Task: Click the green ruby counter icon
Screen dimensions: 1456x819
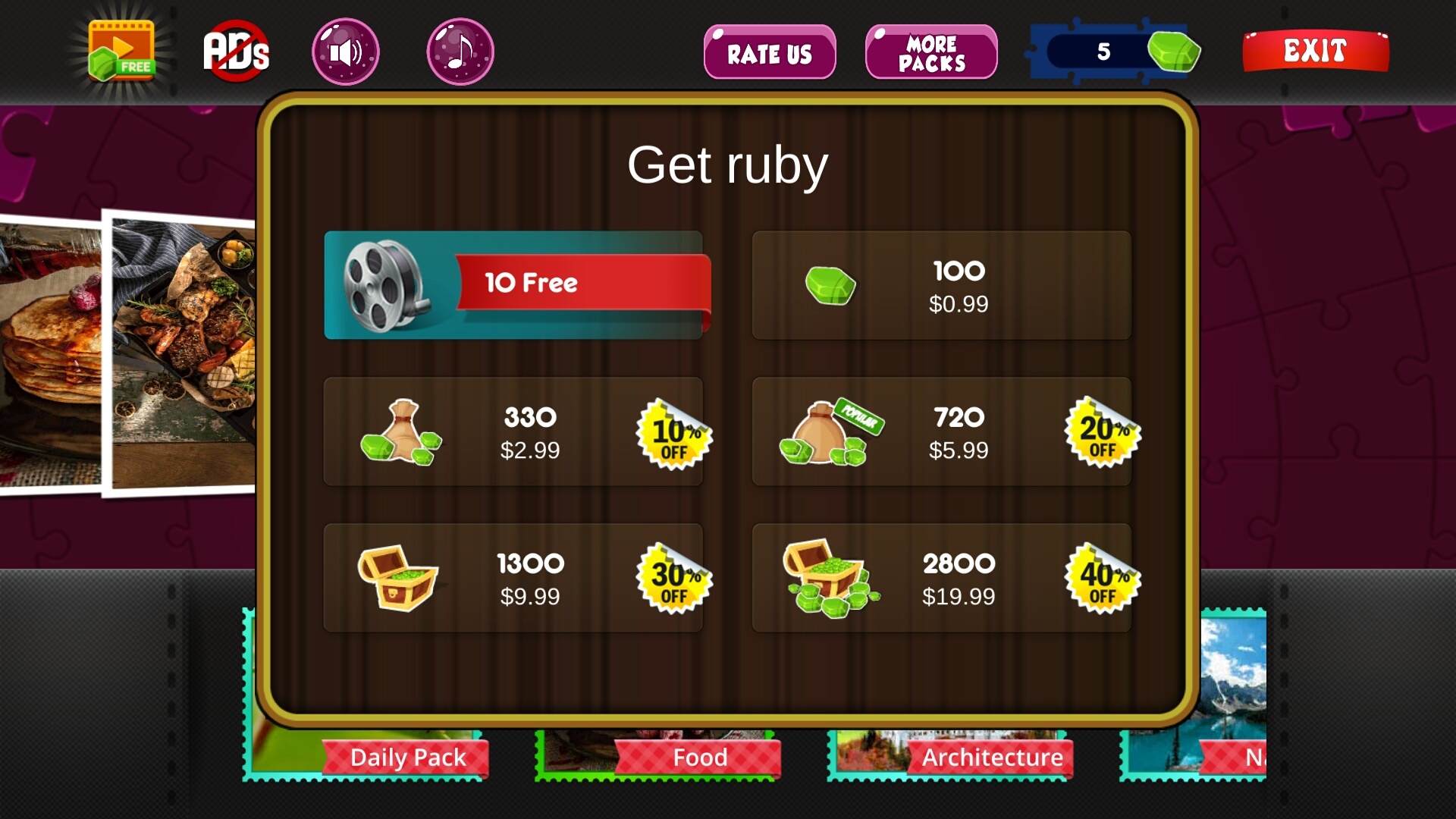Action: click(1175, 52)
